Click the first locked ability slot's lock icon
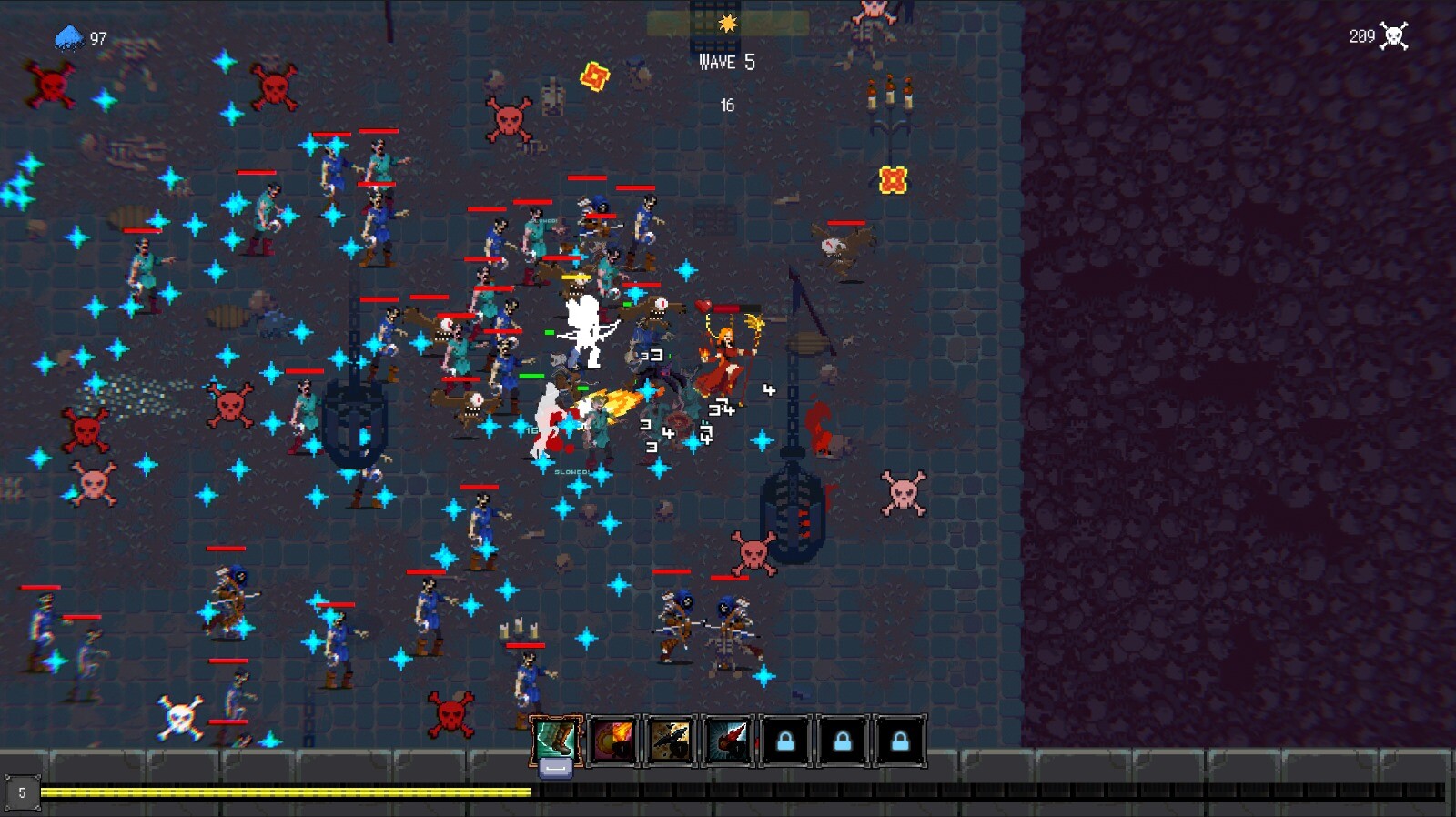Image resolution: width=1456 pixels, height=817 pixels. pyautogui.click(x=786, y=739)
